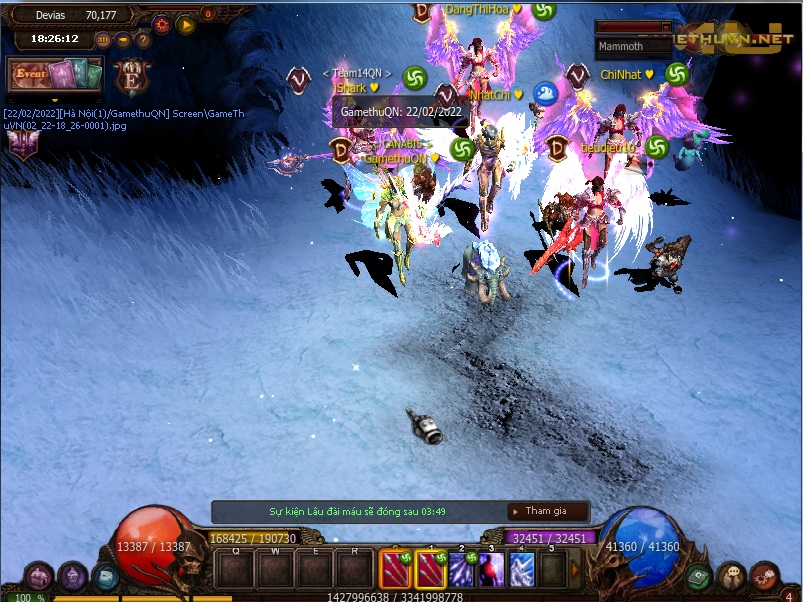
Task: Click the small yellow arrow button beside 3D
Action: pyautogui.click(x=123, y=40)
